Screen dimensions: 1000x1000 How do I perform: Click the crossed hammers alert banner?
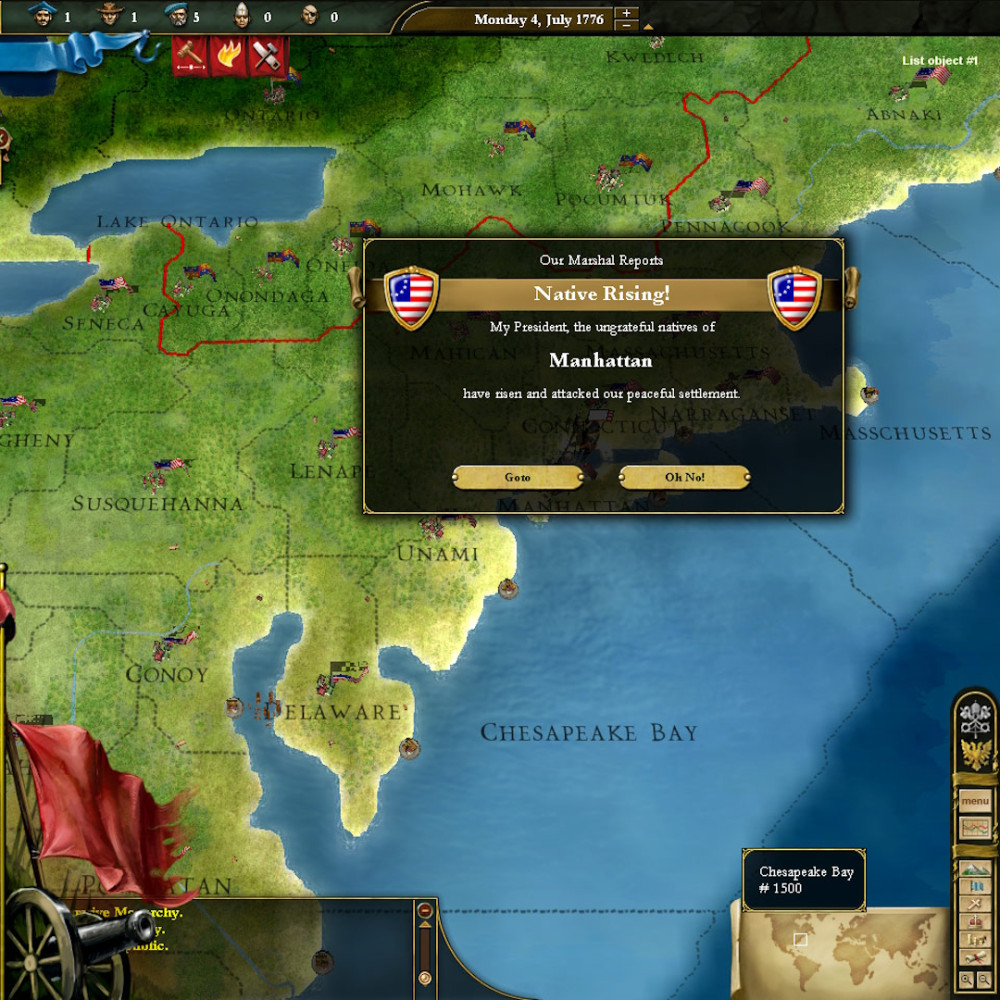pos(265,55)
